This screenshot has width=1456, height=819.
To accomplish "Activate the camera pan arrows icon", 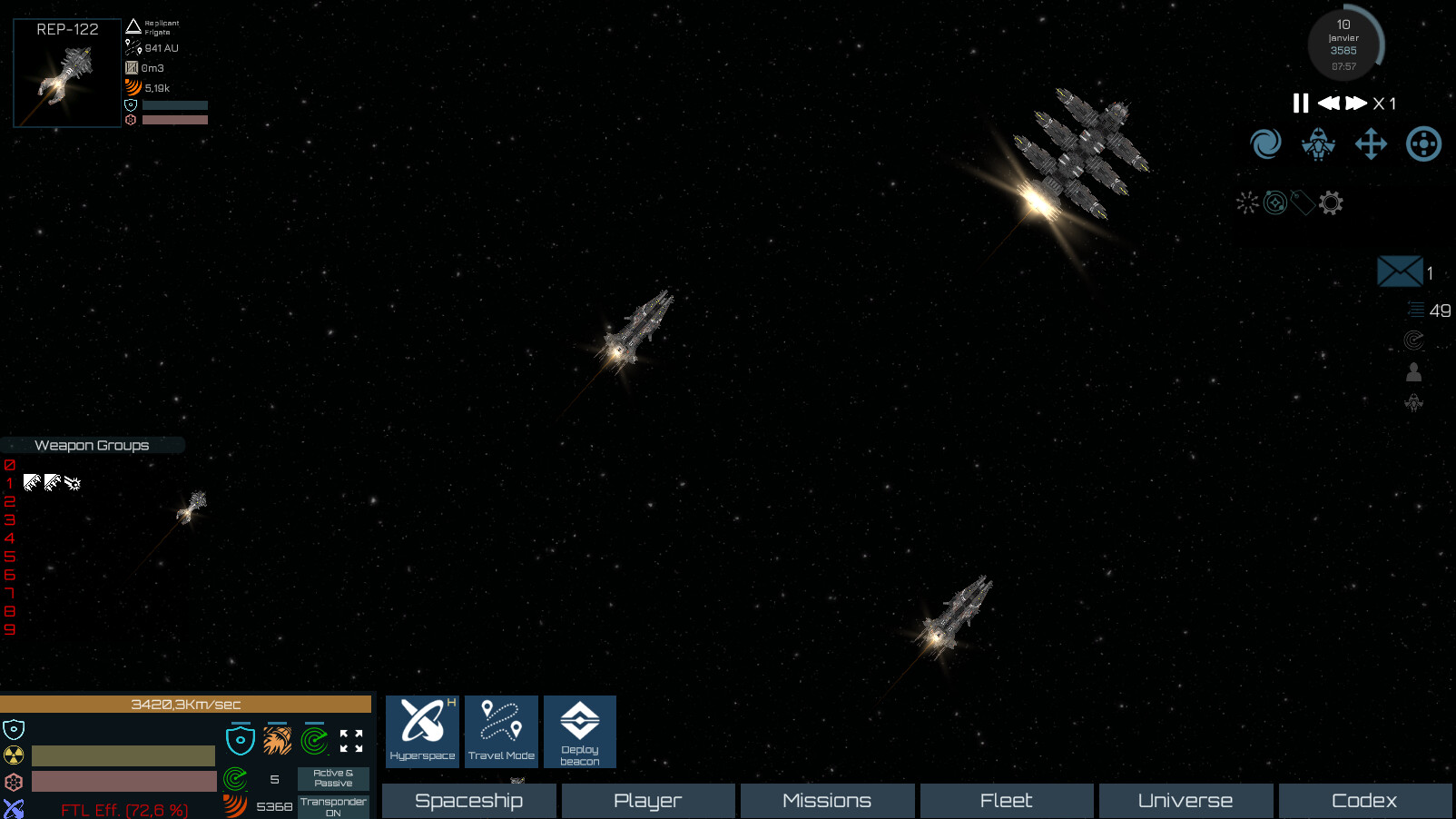I will pos(1371,143).
